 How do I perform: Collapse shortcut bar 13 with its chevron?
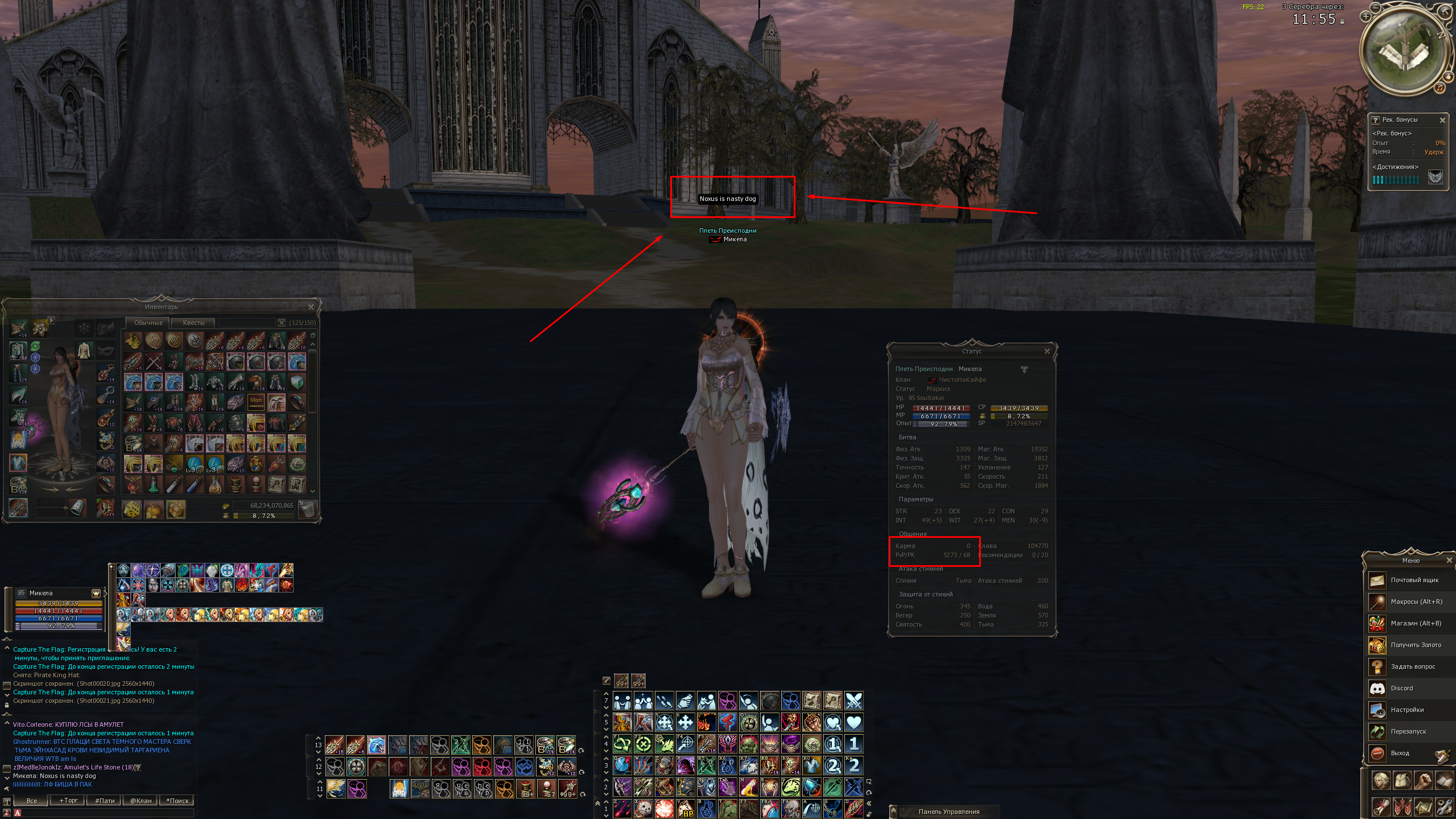tap(318, 739)
